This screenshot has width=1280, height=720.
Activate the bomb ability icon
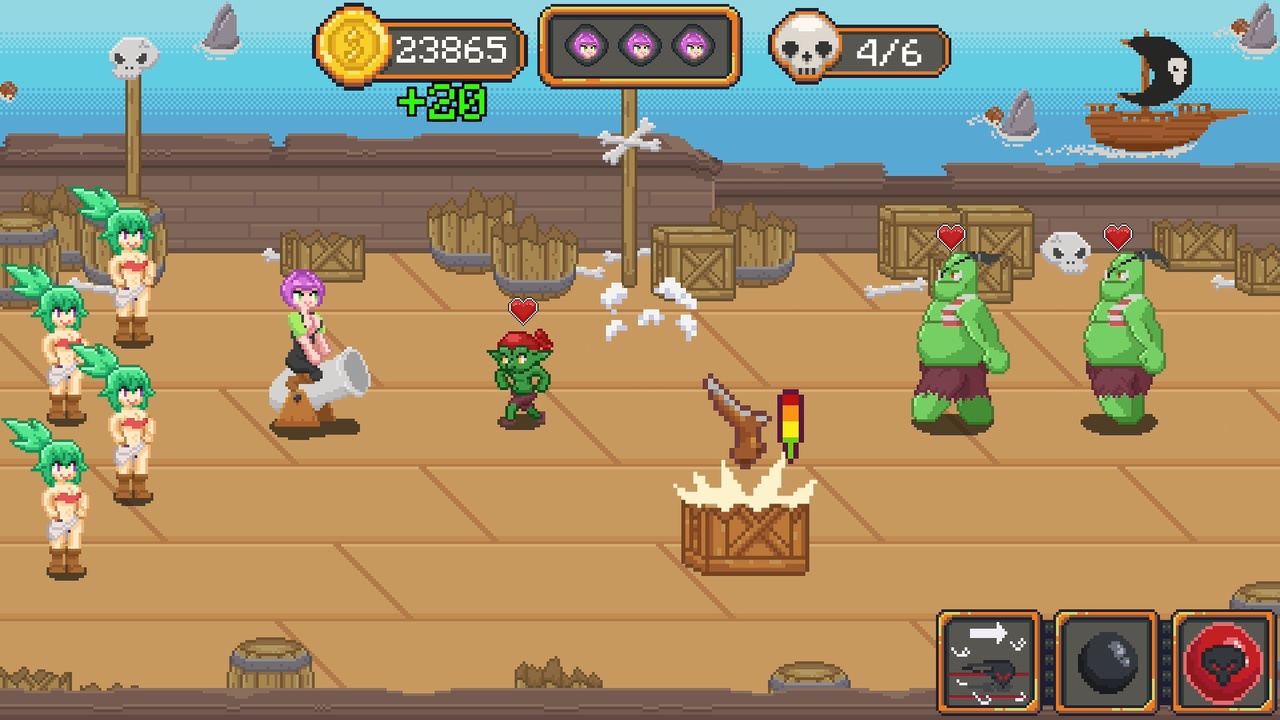(1107, 660)
